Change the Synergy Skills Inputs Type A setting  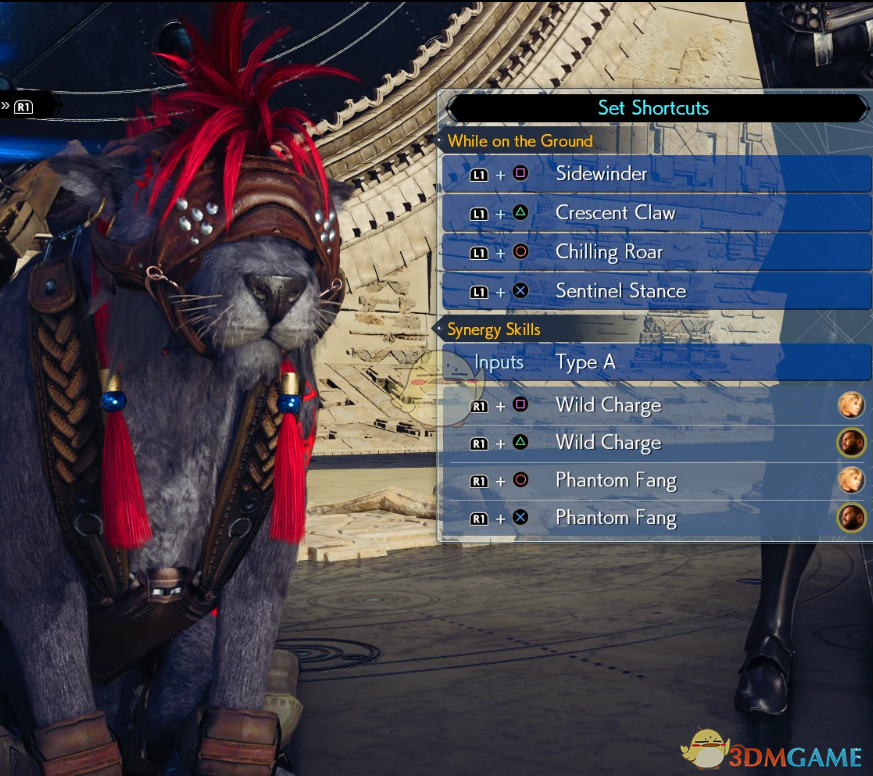(656, 362)
